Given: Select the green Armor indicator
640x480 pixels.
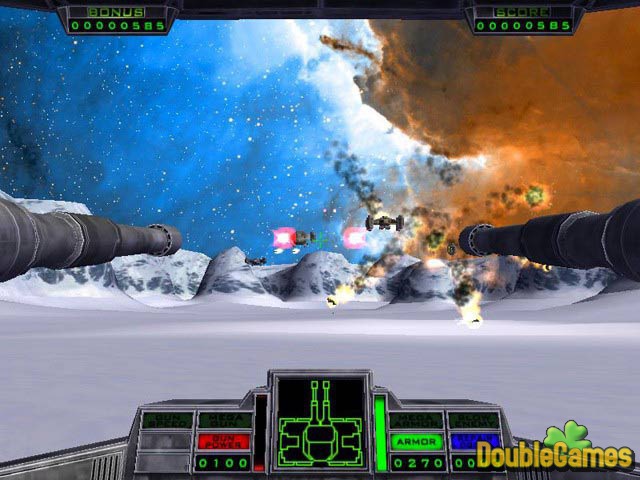Looking at the screenshot, I should pyautogui.click(x=415, y=441).
